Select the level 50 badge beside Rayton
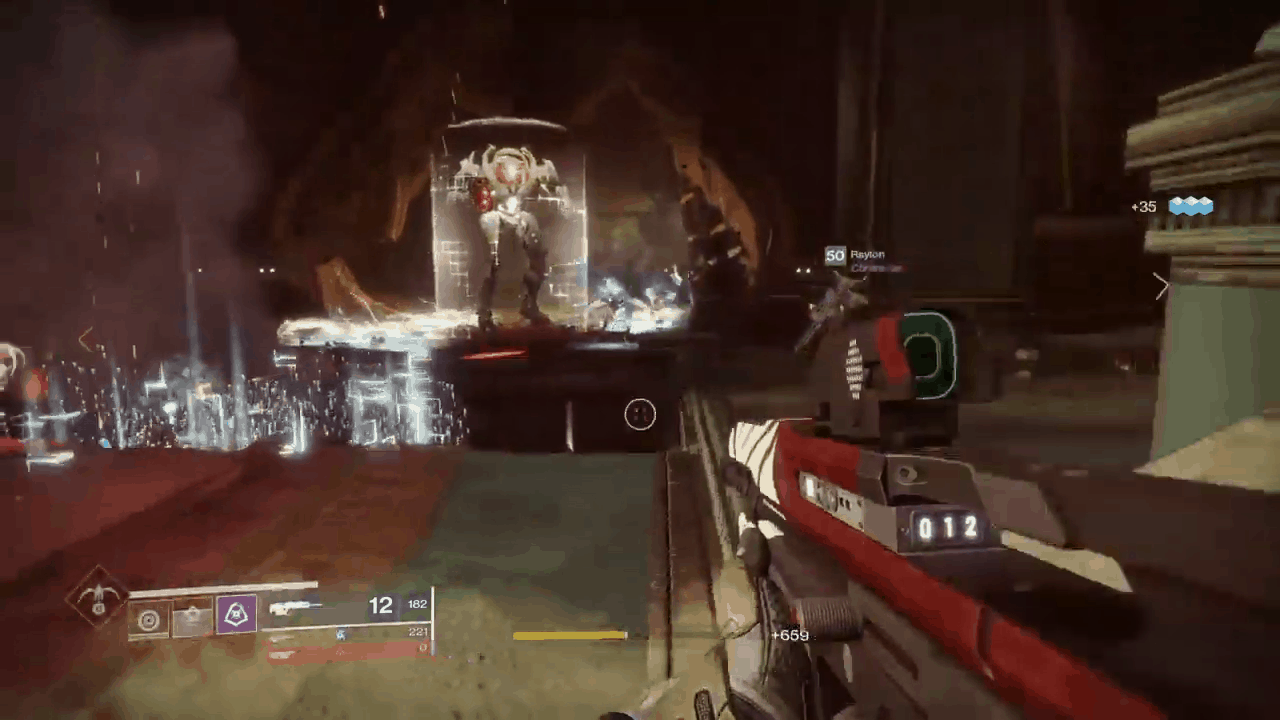Viewport: 1280px width, 720px height. tap(836, 255)
